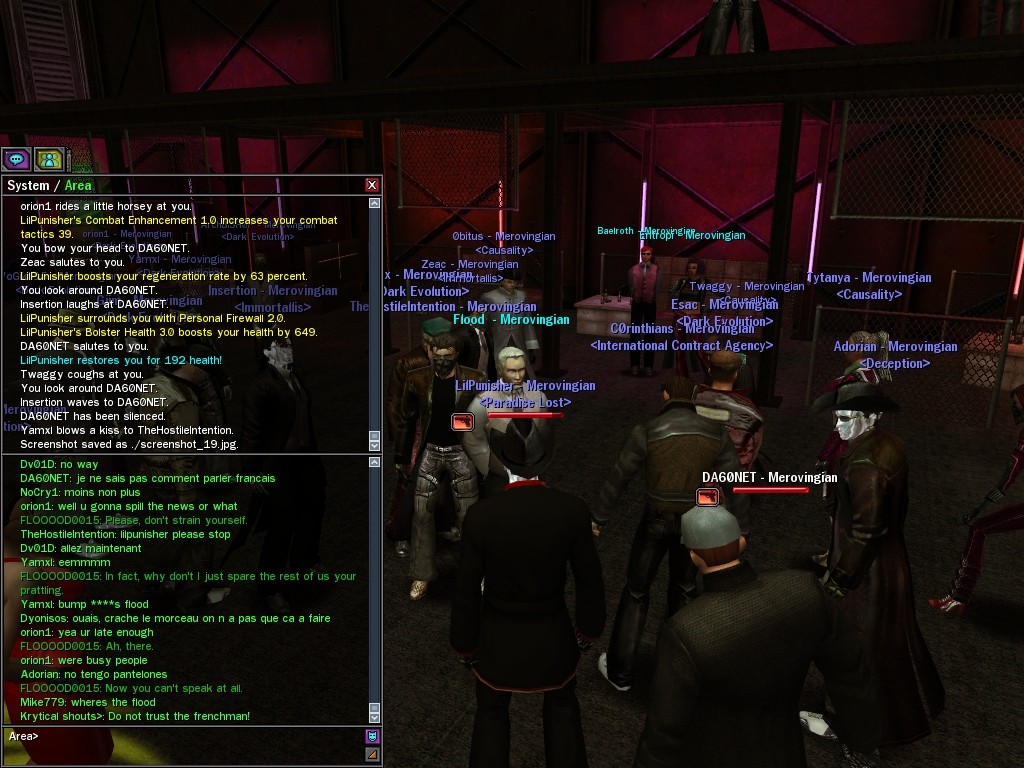Switch to the System chat tab
1024x768 pixels.
coord(28,185)
